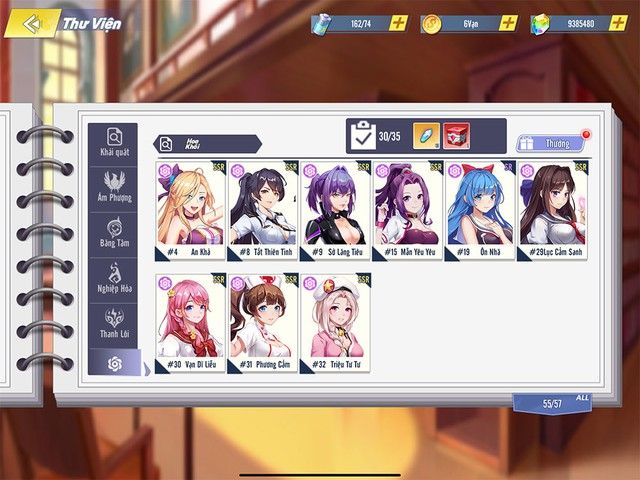Claim the Thưởng reward button
Viewport: 640px width, 480px height.
[550, 144]
